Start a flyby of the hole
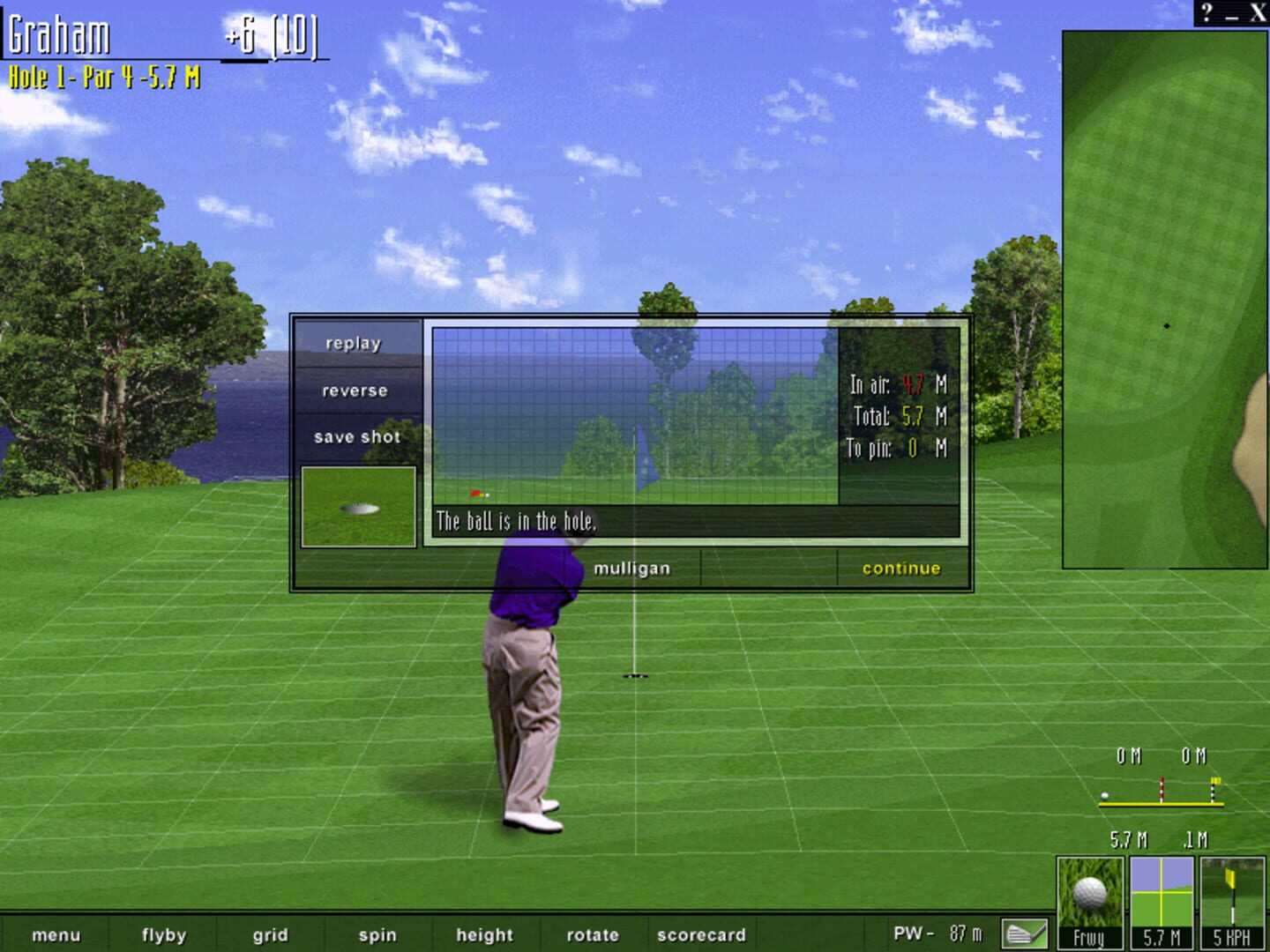 pos(163,935)
